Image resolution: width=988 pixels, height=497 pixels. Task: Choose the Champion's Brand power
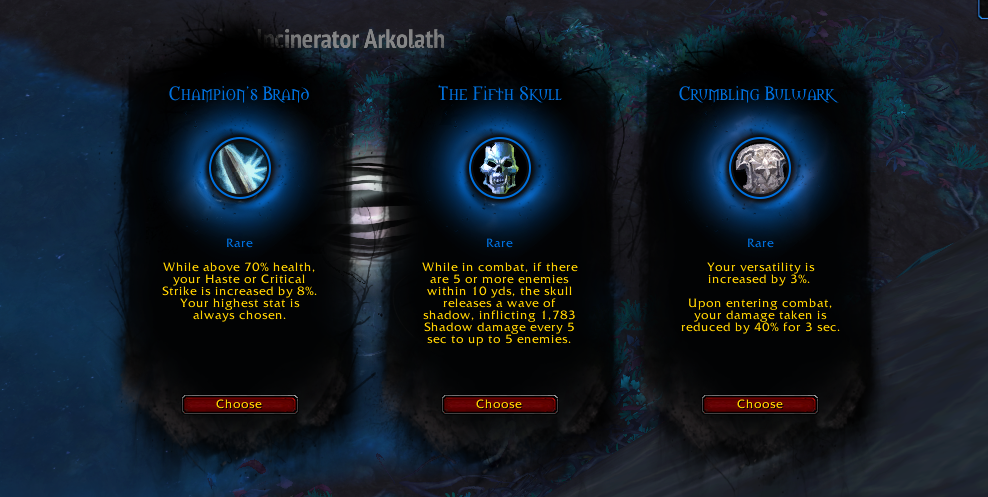(239, 404)
